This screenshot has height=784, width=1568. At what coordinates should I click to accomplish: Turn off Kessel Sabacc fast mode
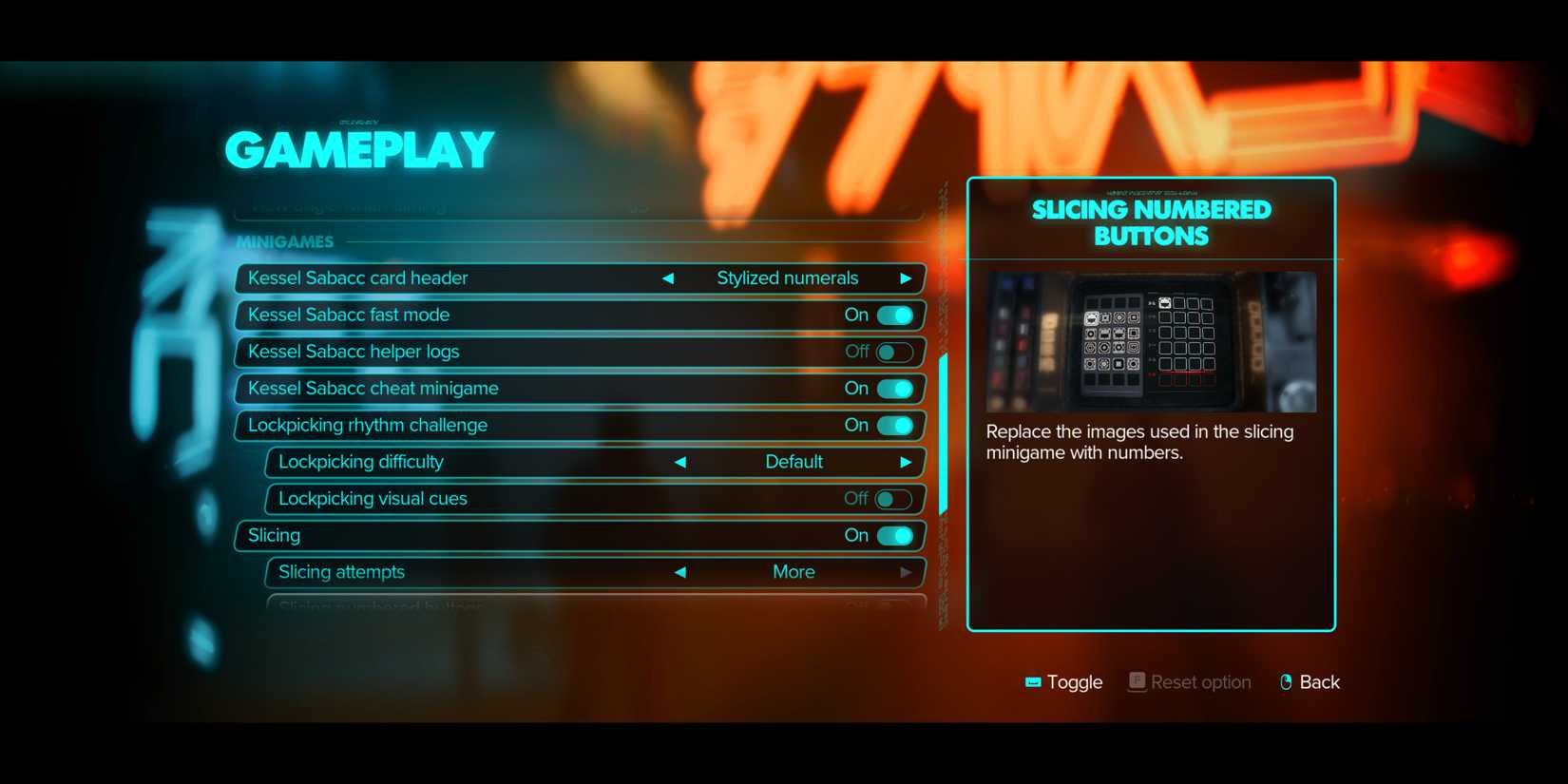(893, 315)
